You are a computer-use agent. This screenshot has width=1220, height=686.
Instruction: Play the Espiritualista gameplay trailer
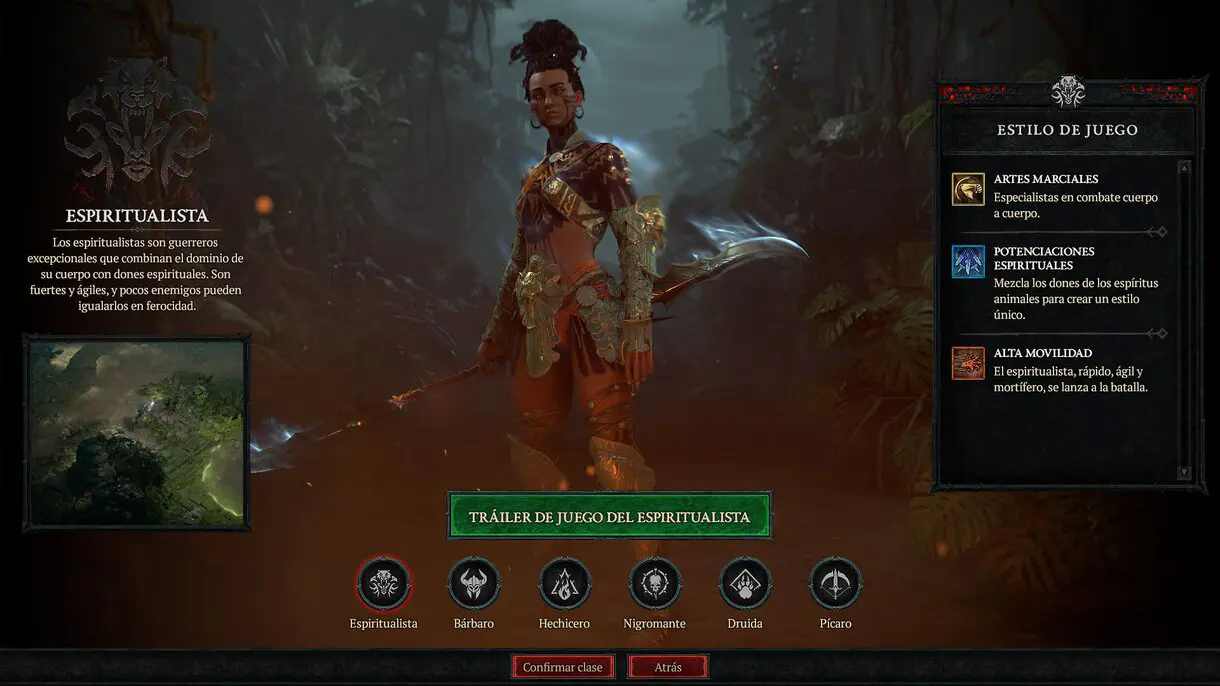pos(609,516)
